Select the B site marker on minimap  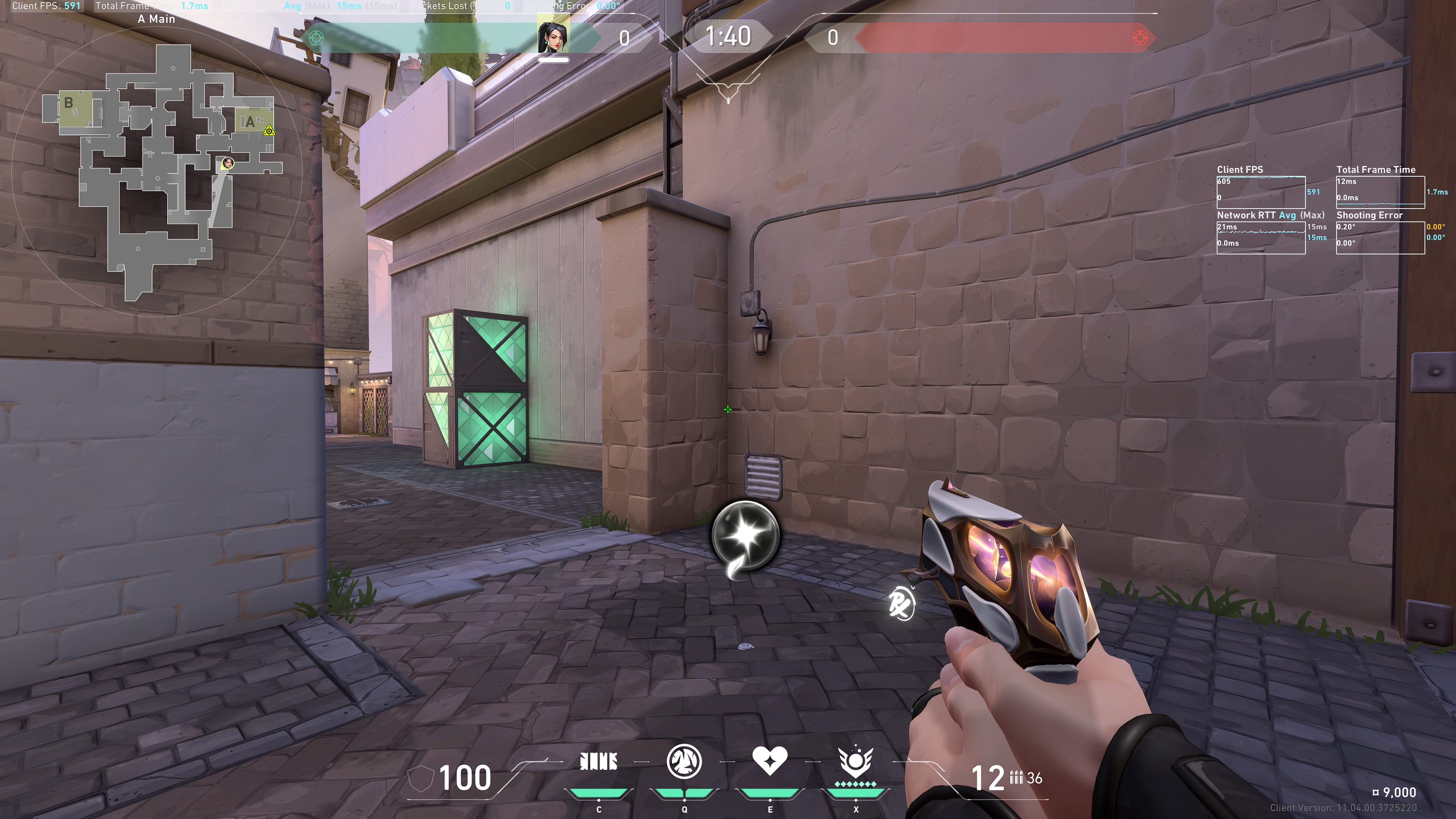[x=68, y=103]
